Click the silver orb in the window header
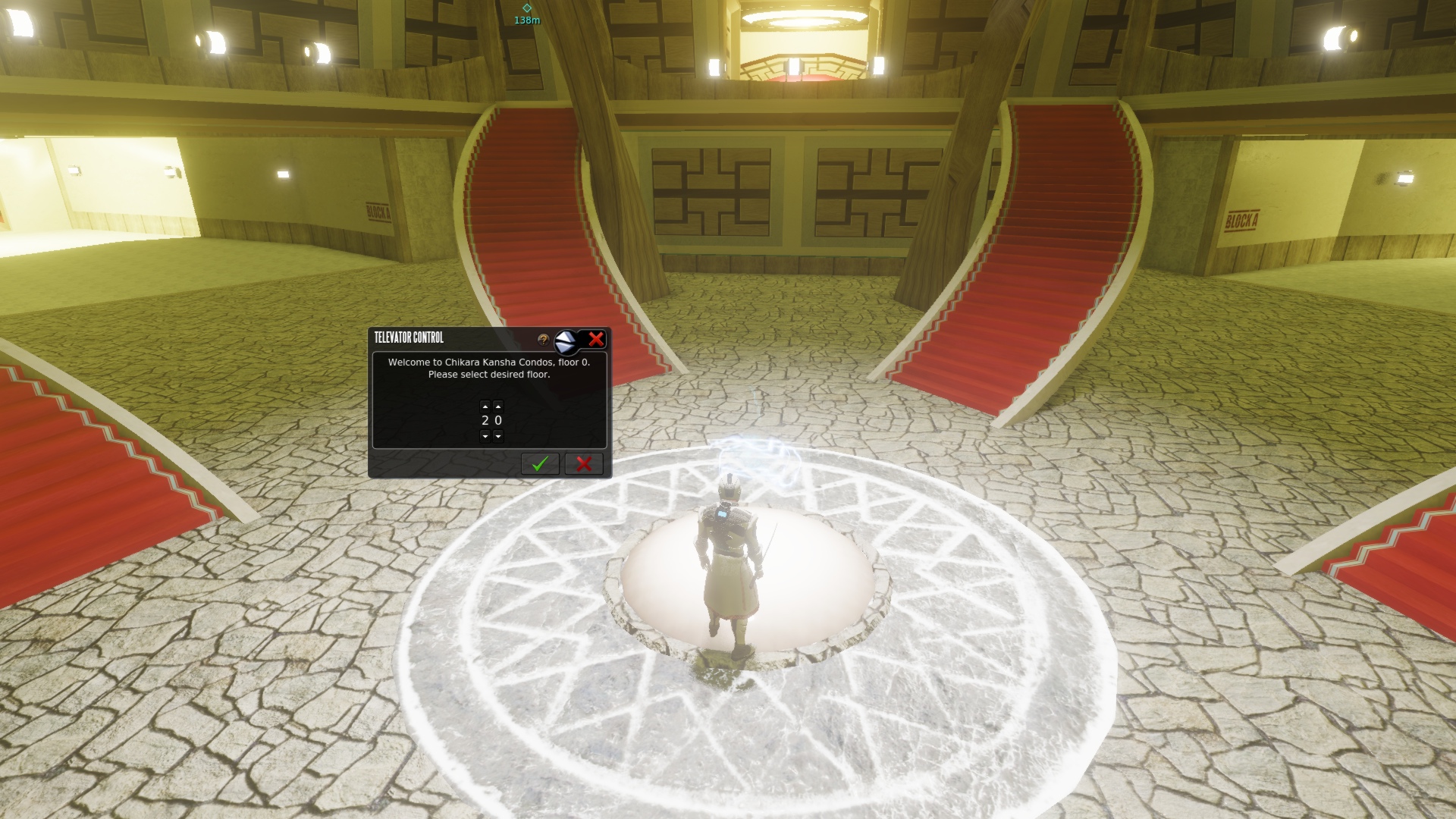 (566, 342)
